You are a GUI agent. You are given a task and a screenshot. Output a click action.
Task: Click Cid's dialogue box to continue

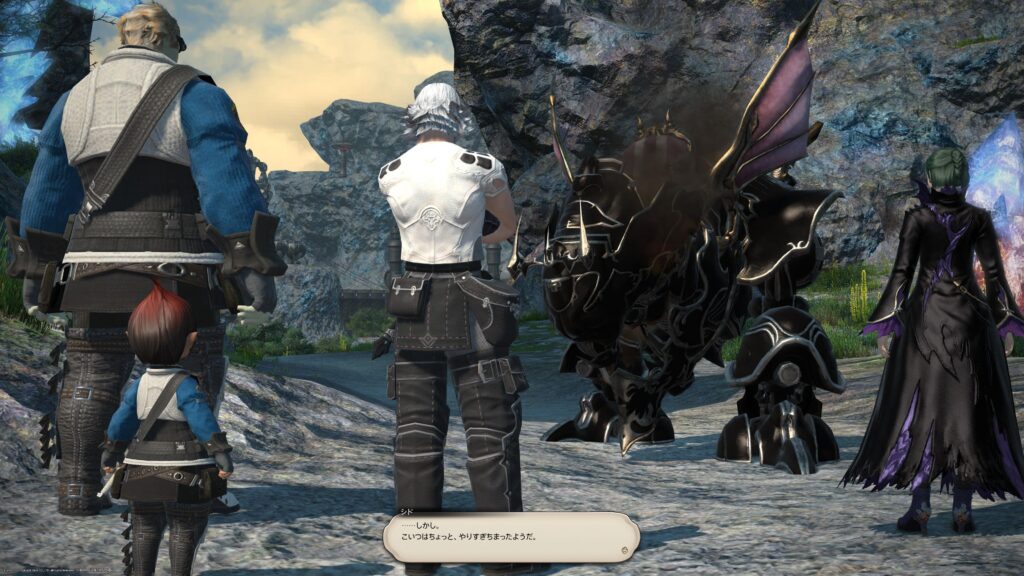[x=510, y=537]
